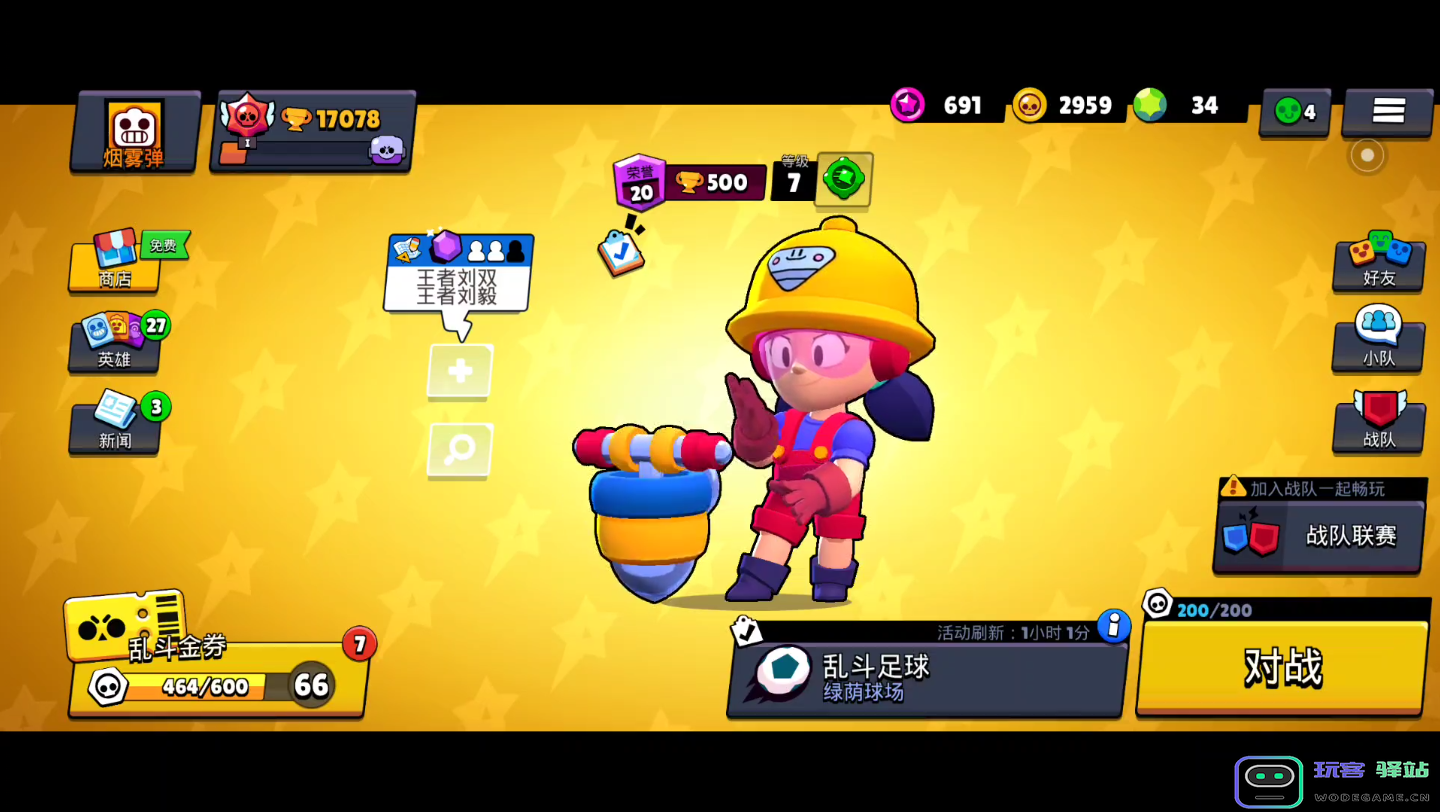The height and width of the screenshot is (812, 1440).
Task: Open the 英雄 brawlers list
Action: 115,345
